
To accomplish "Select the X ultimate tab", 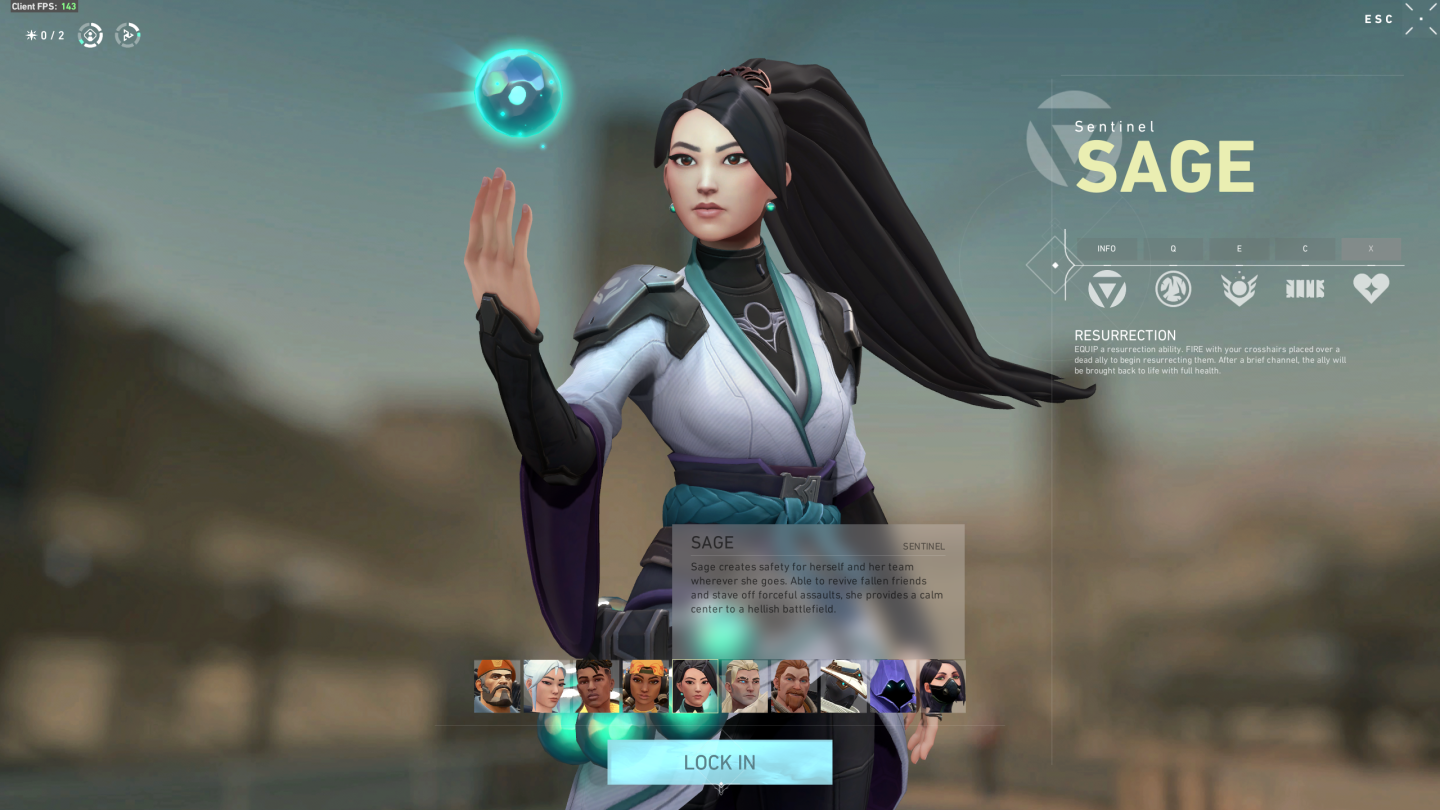I will click(x=1371, y=249).
